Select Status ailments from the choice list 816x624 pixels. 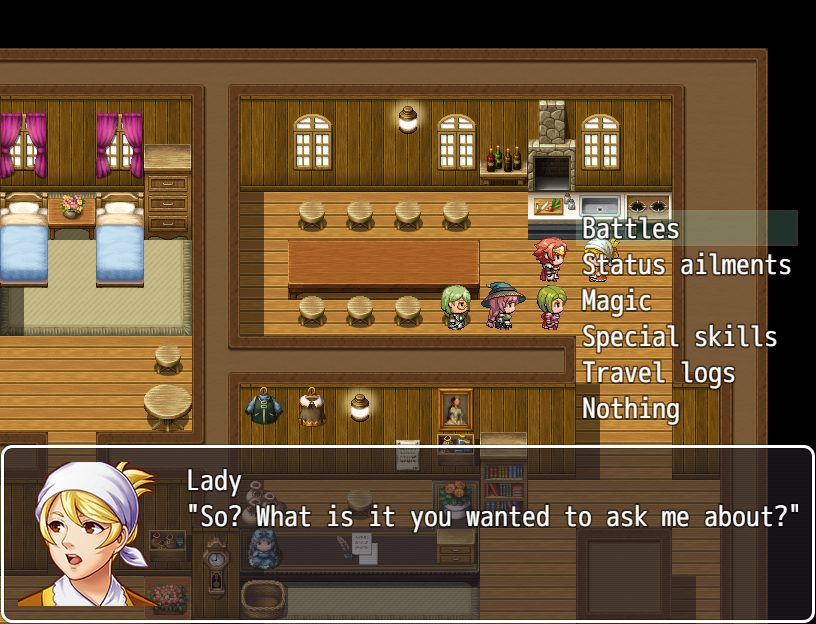coord(686,265)
